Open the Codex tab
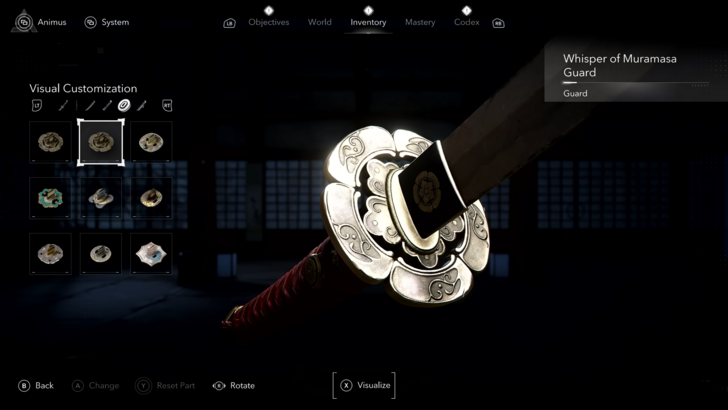The height and width of the screenshot is (410, 728). pyautogui.click(x=467, y=22)
